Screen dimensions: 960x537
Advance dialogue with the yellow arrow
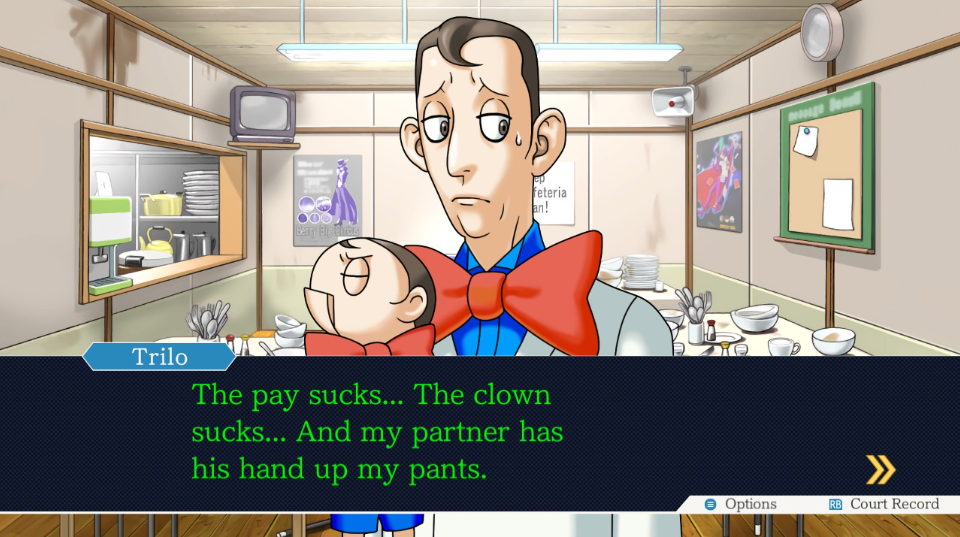pos(880,469)
